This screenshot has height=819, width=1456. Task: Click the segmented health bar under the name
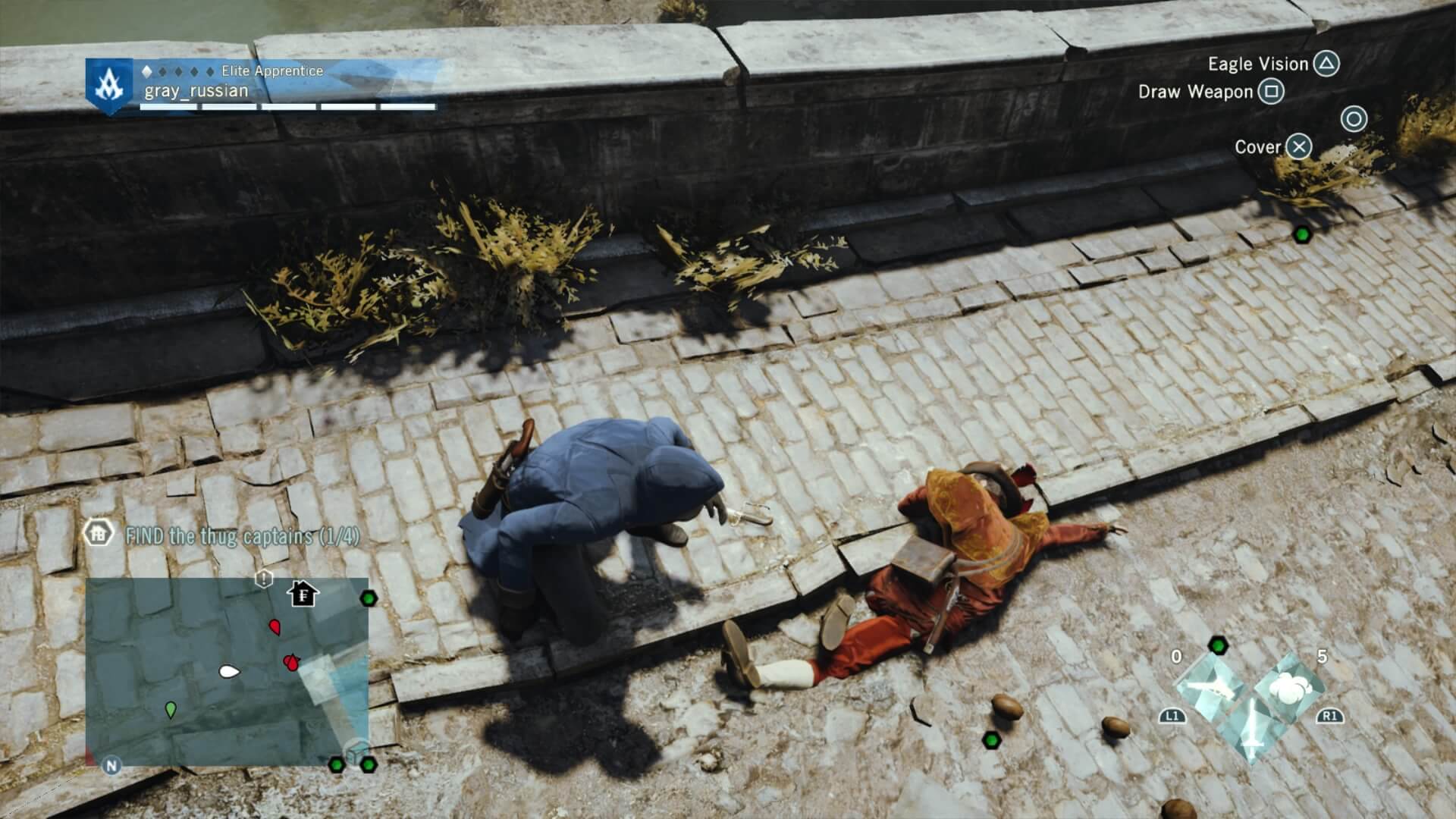pos(288,106)
